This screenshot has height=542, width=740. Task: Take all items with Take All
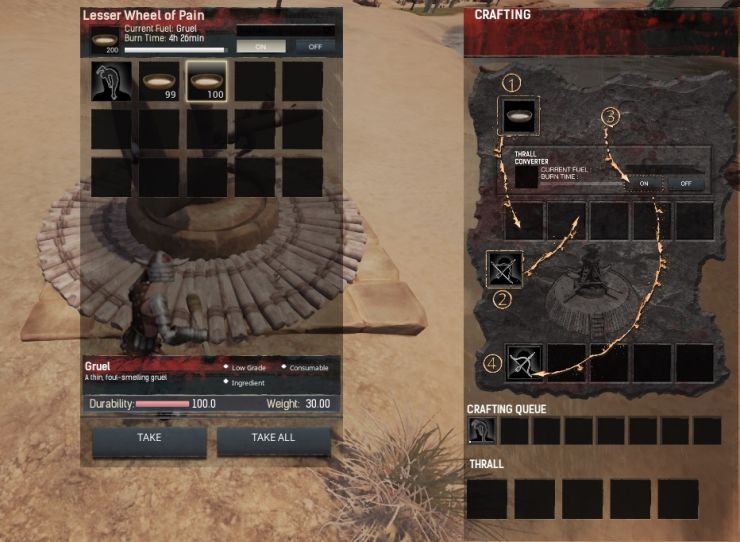pyautogui.click(x=273, y=438)
